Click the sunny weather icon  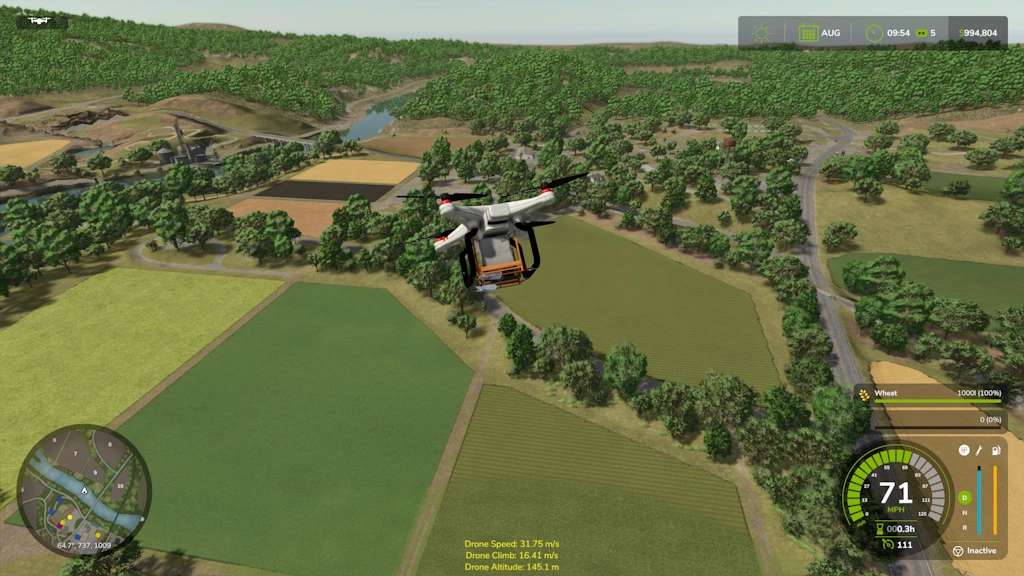[x=762, y=33]
